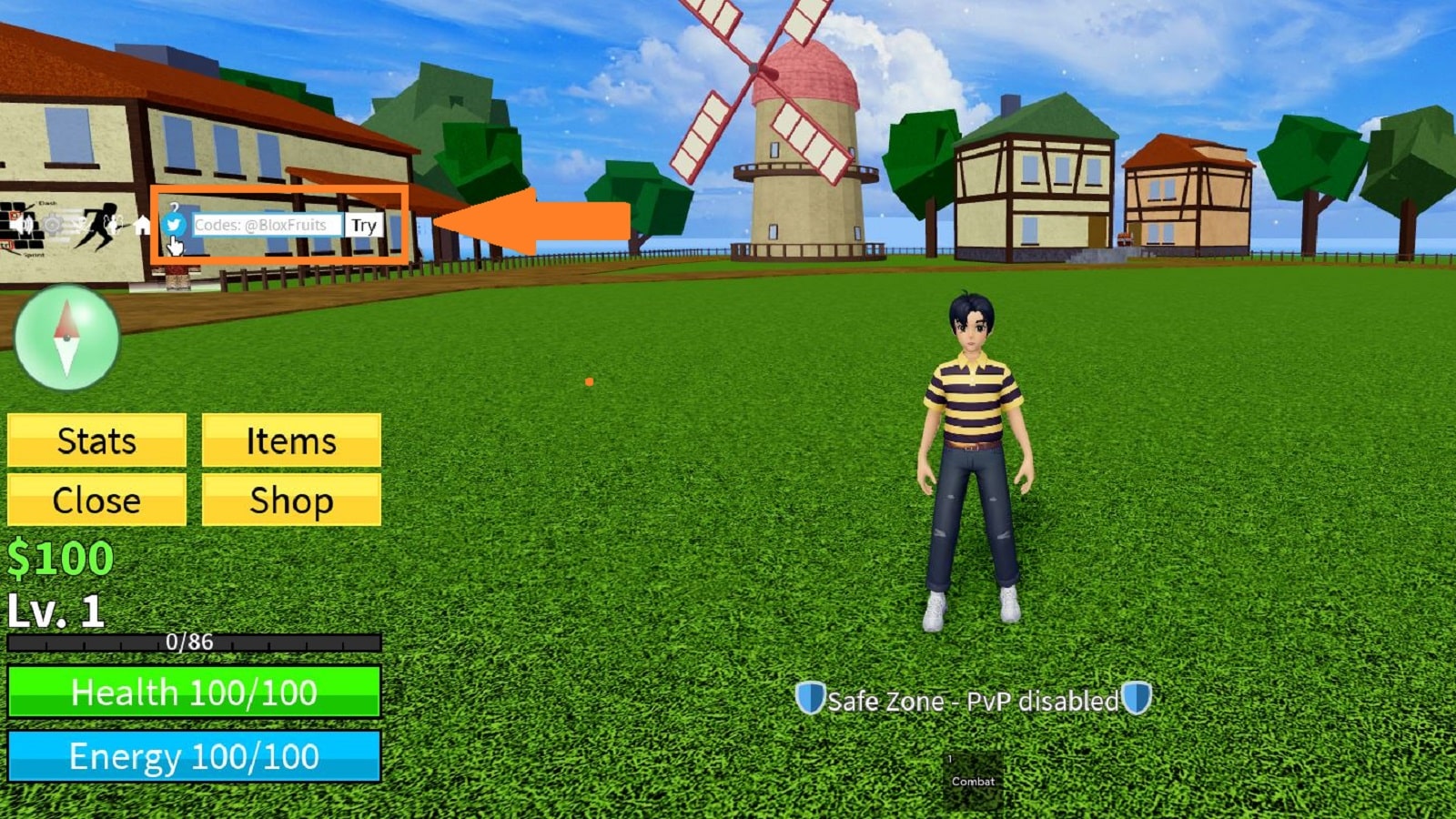This screenshot has height=819, width=1456.
Task: Click the Try button to redeem code
Action: pyautogui.click(x=364, y=226)
